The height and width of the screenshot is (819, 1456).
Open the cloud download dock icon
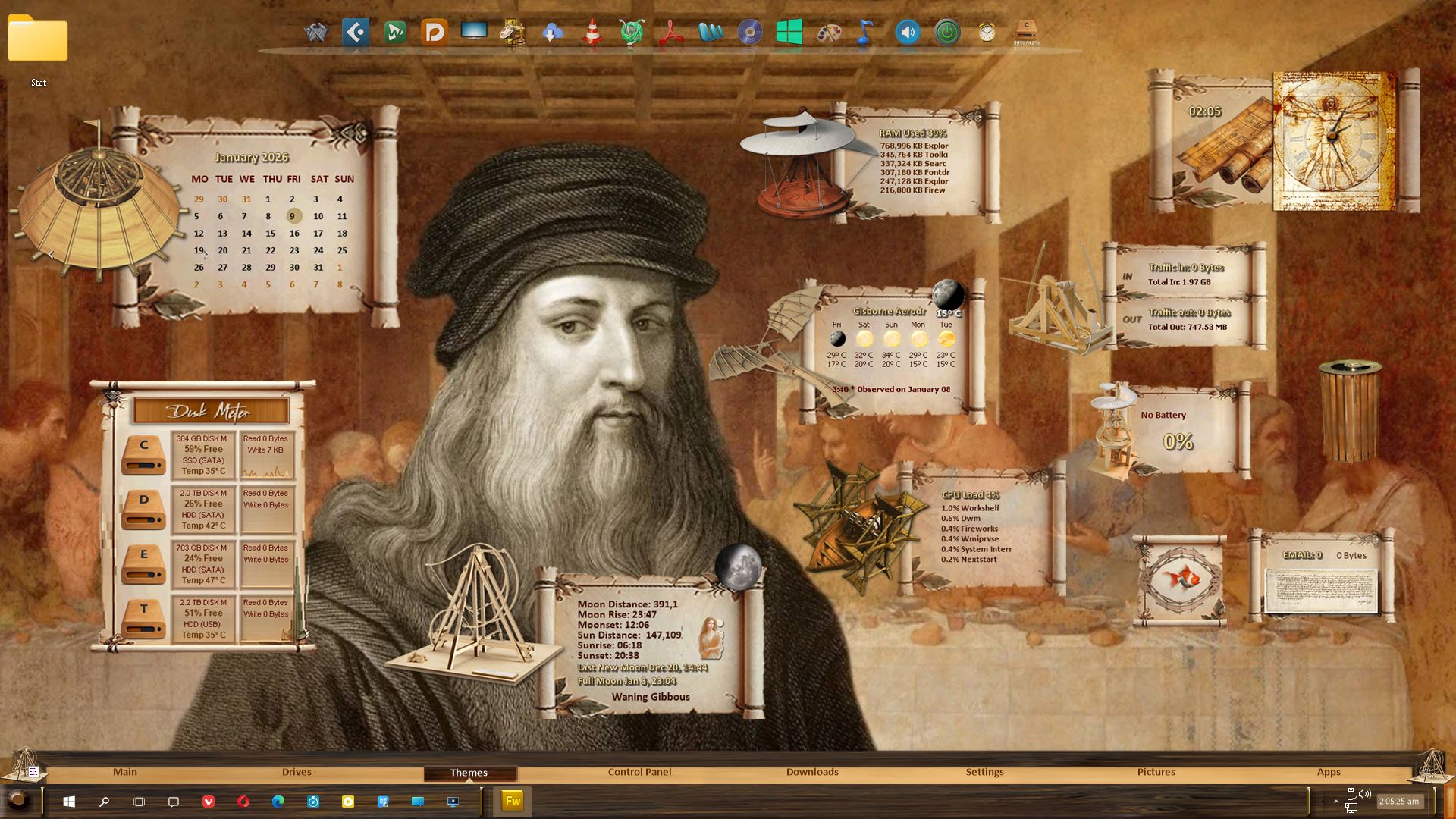point(553,33)
